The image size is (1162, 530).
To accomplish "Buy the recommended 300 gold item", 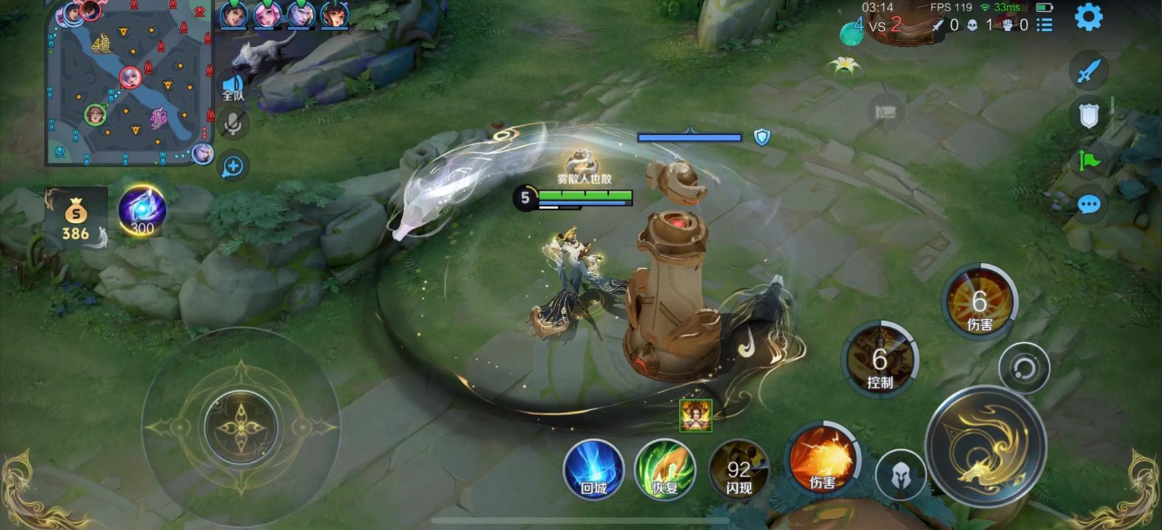I will coord(142,210).
